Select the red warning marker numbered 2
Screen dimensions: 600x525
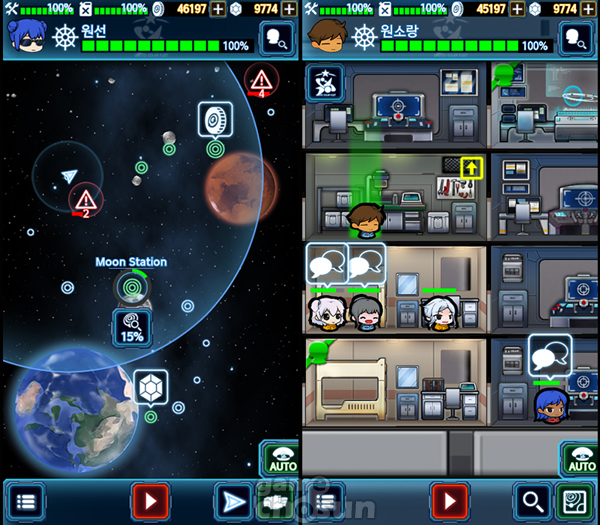(x=86, y=199)
